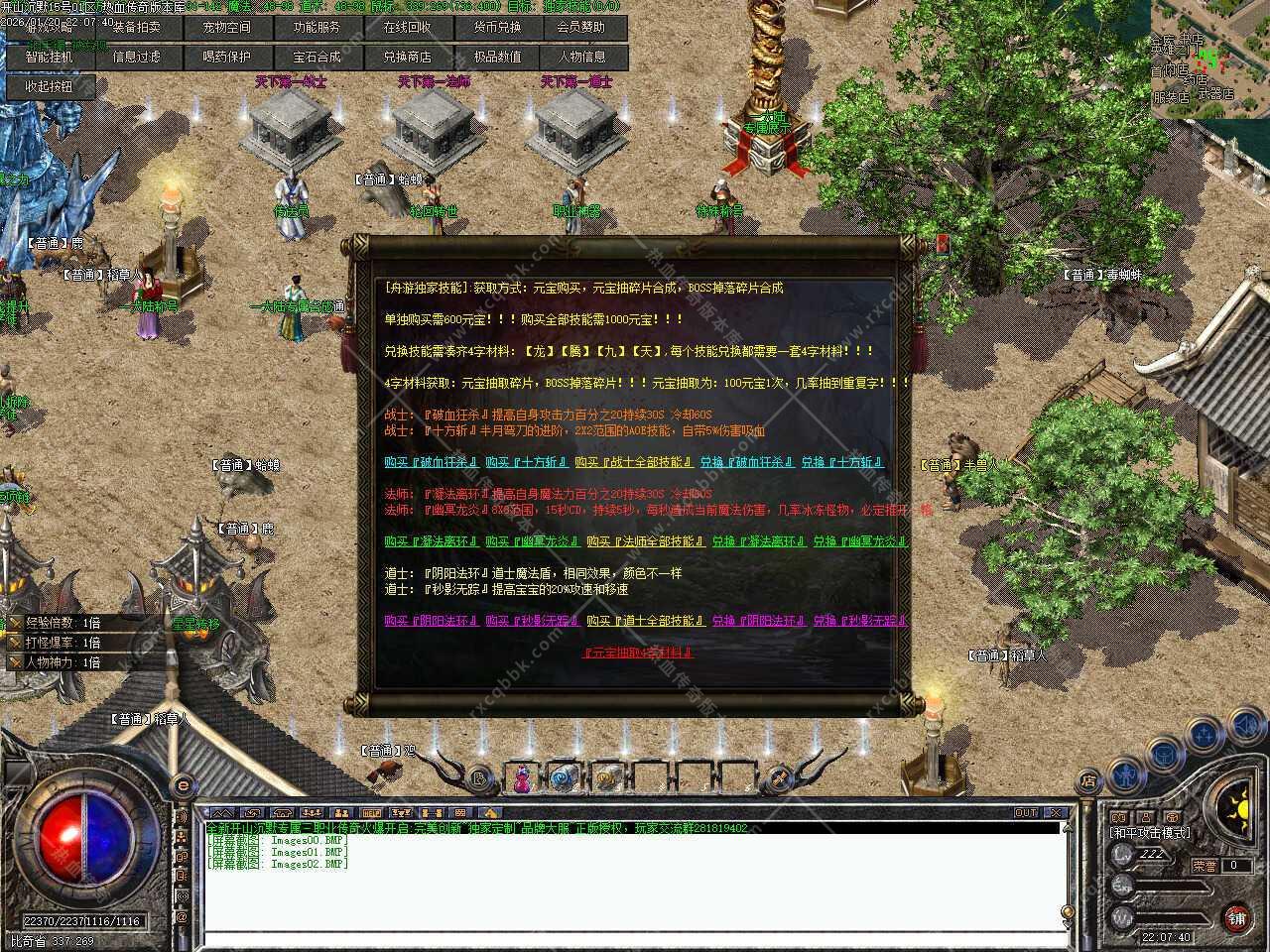The width and height of the screenshot is (1270, 952).
Task: Open the 在线回收 online recycle menu
Action: click(407, 28)
